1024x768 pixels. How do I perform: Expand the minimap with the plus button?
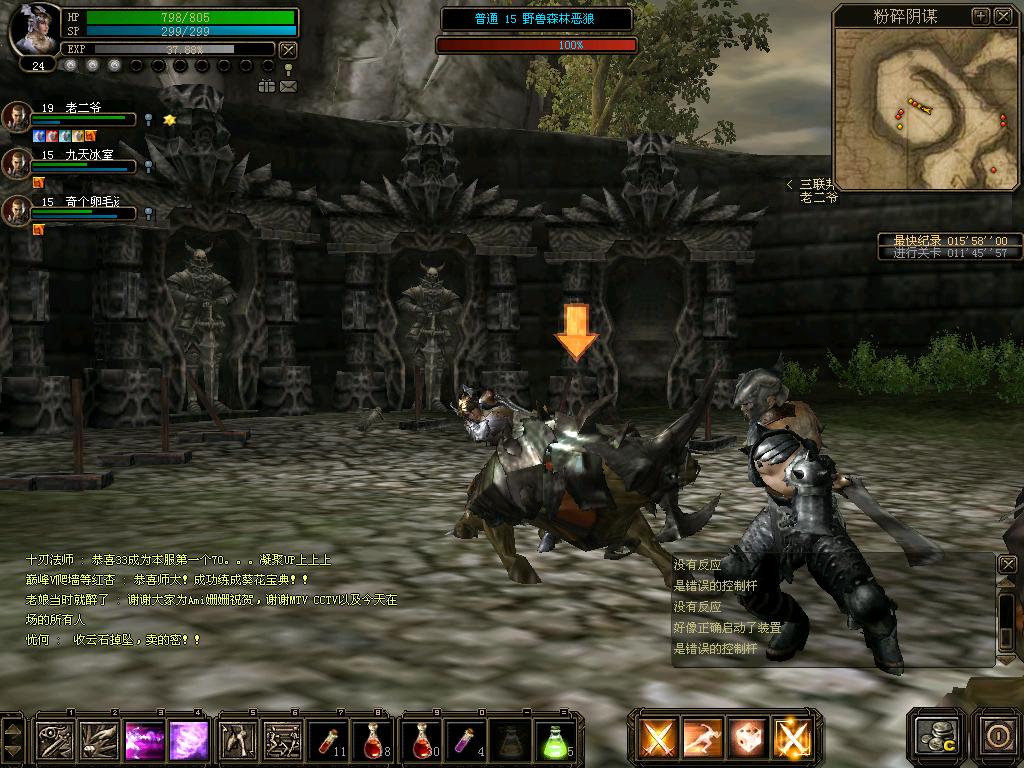click(x=981, y=16)
